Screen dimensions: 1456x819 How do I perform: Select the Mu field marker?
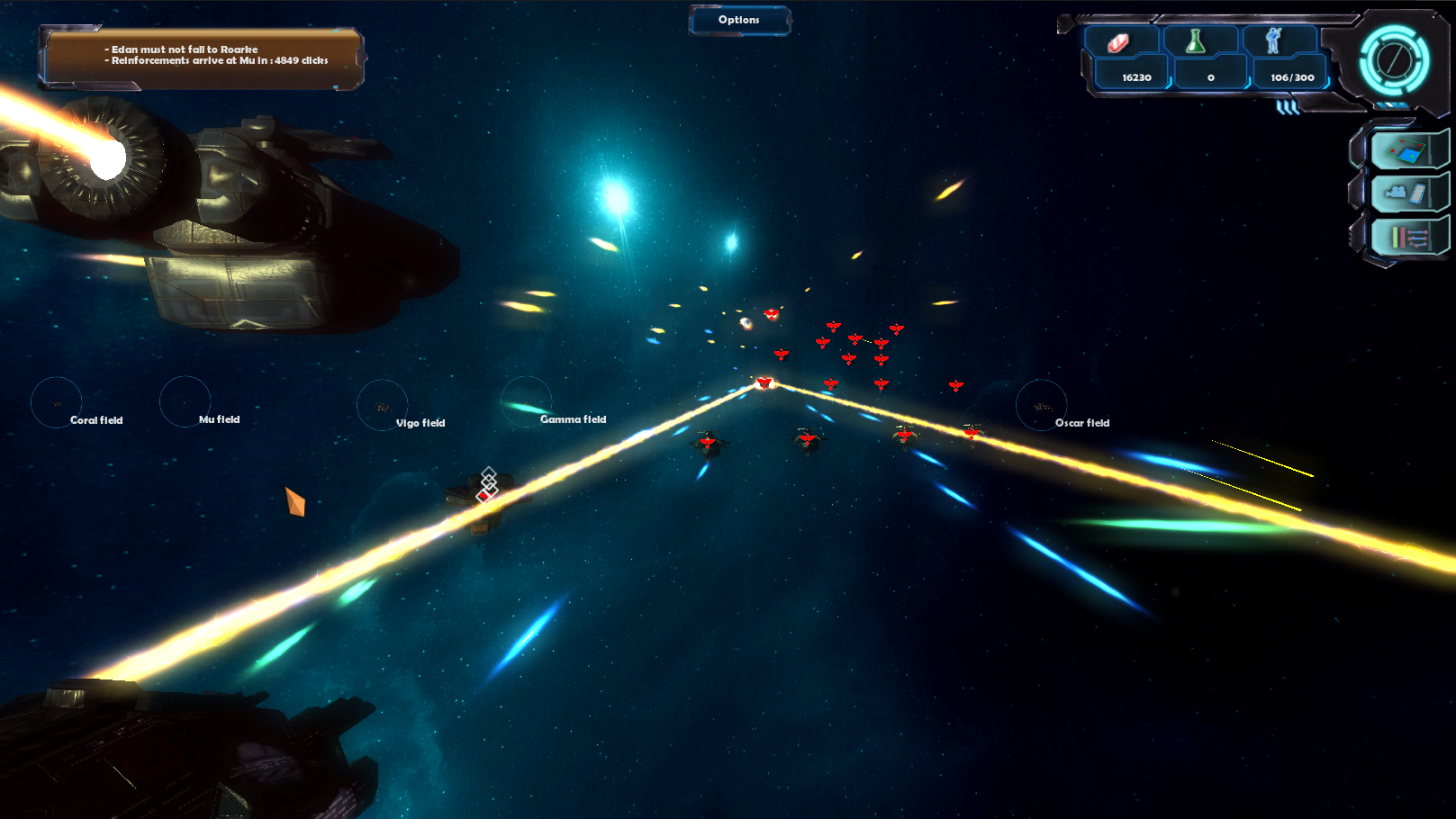coord(185,401)
